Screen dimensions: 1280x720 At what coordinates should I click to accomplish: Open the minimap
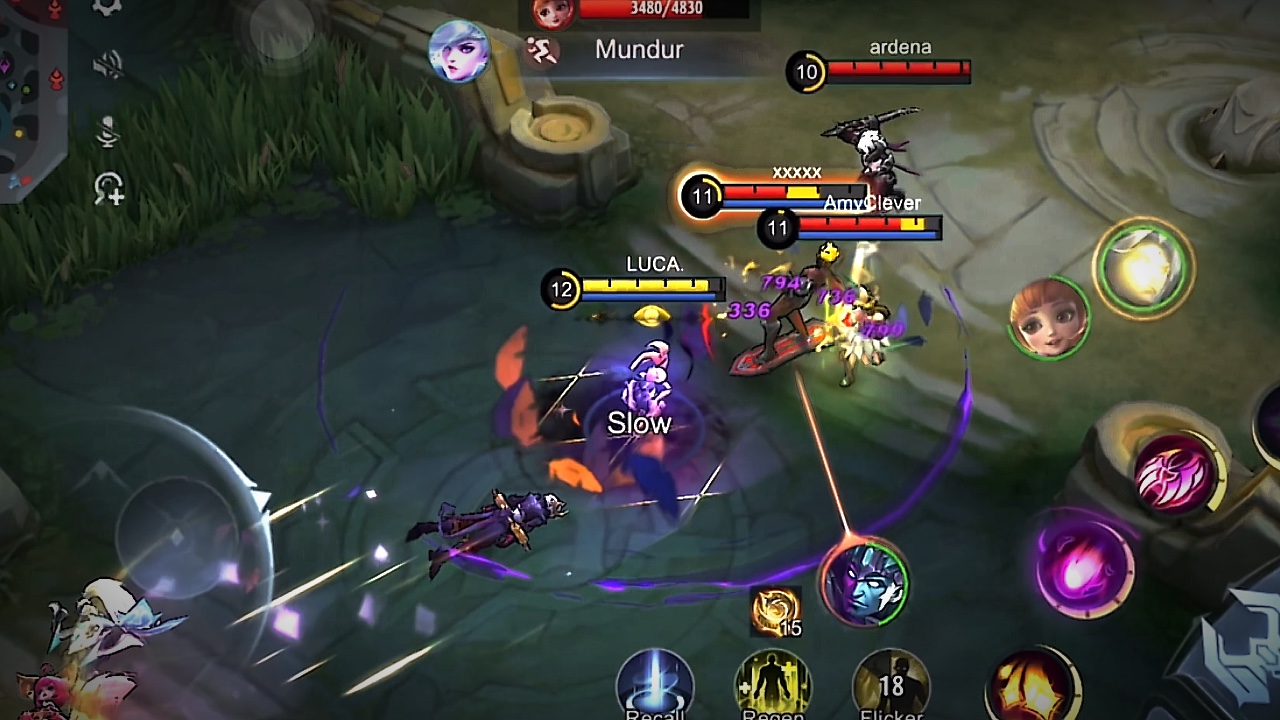click(30, 95)
